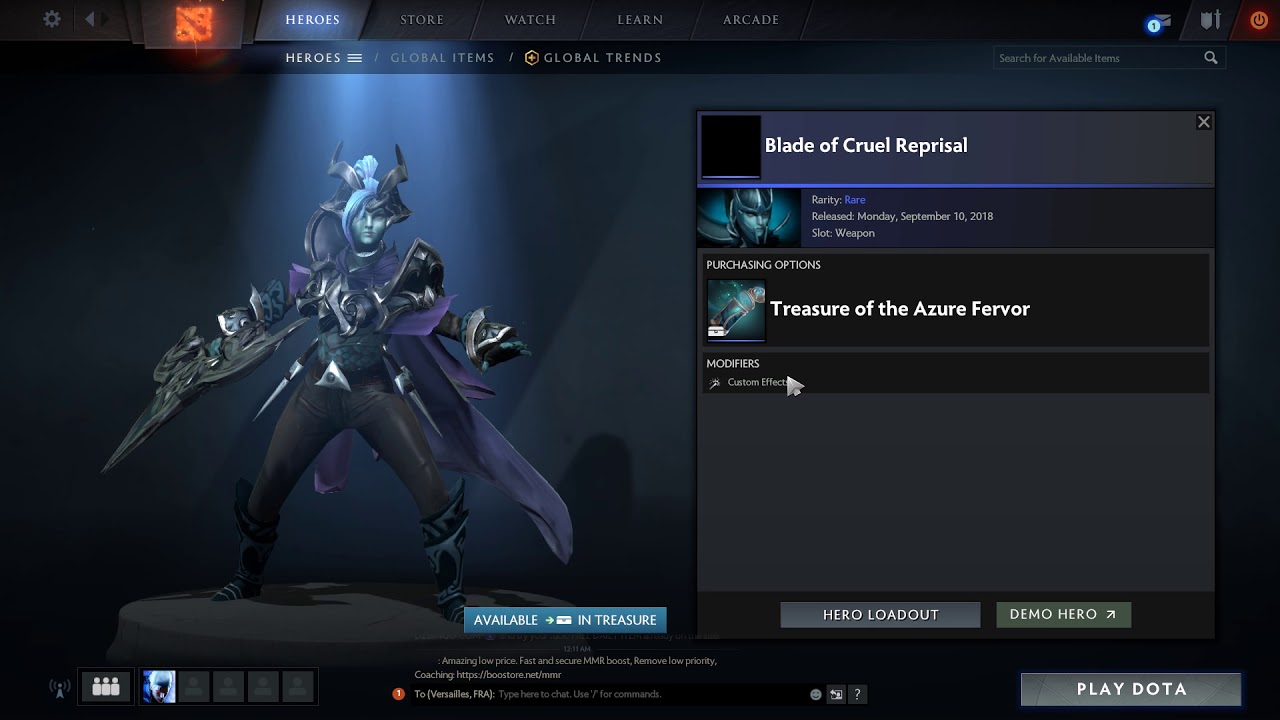
Task: Close the Blade of Cruel Reprisal panel
Action: [x=1204, y=122]
